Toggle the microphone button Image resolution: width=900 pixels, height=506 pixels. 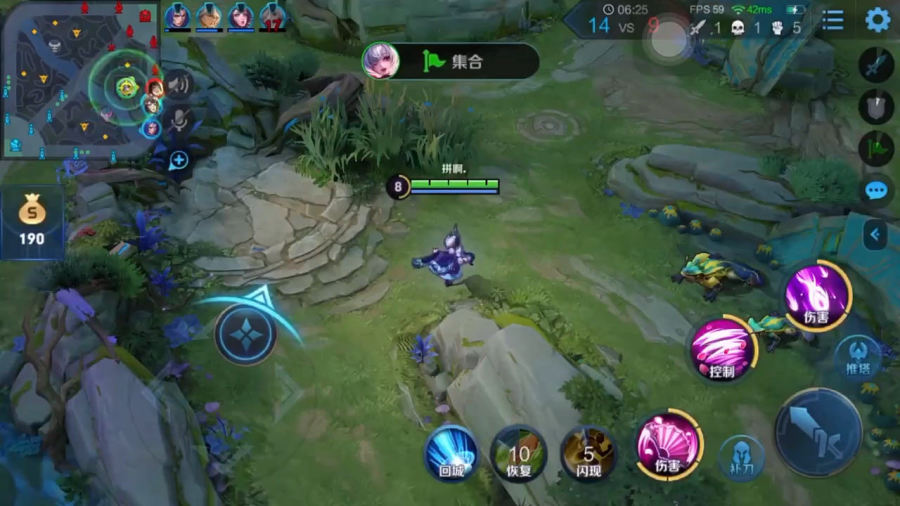click(x=179, y=121)
